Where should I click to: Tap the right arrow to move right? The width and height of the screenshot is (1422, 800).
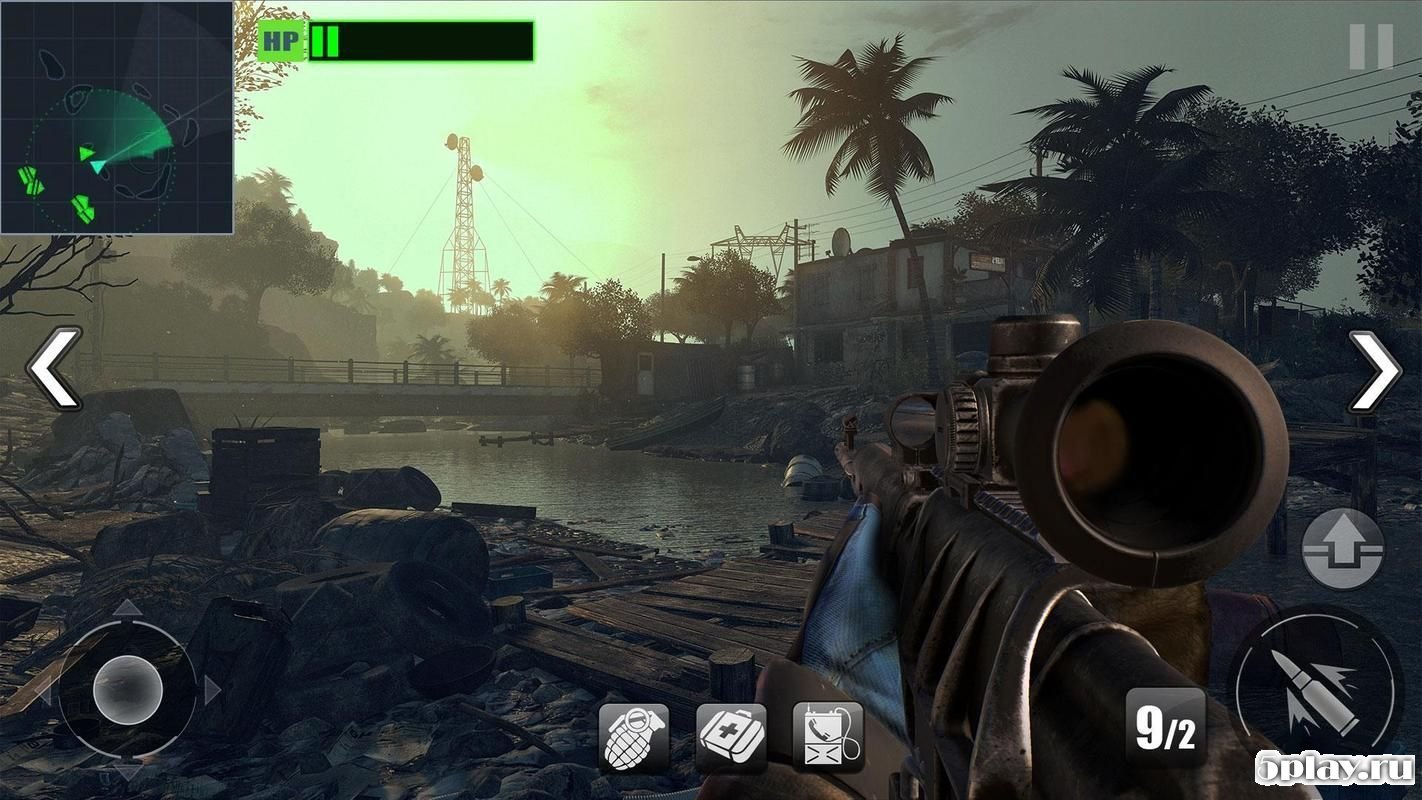(1375, 370)
